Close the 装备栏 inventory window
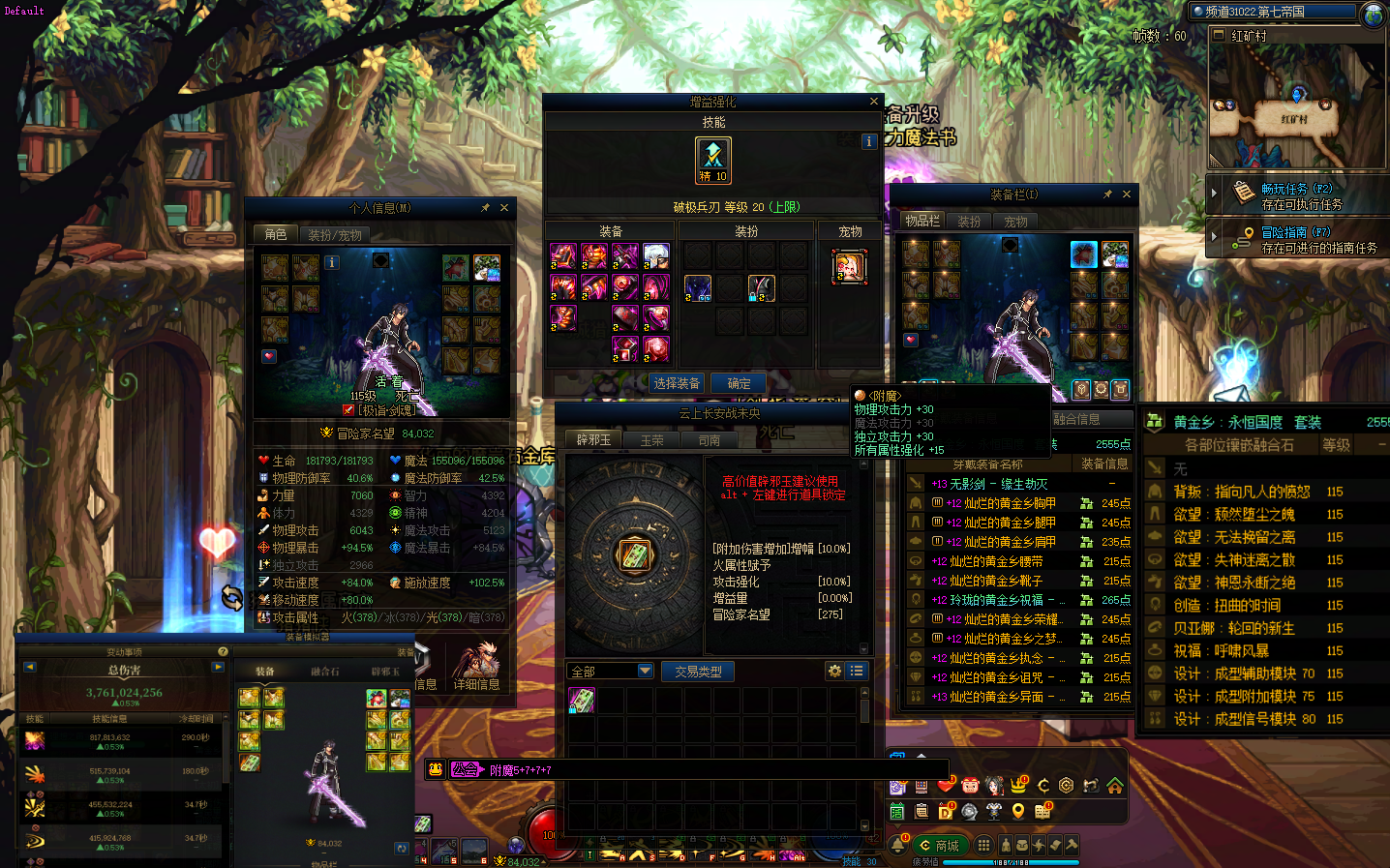 coord(1127,195)
